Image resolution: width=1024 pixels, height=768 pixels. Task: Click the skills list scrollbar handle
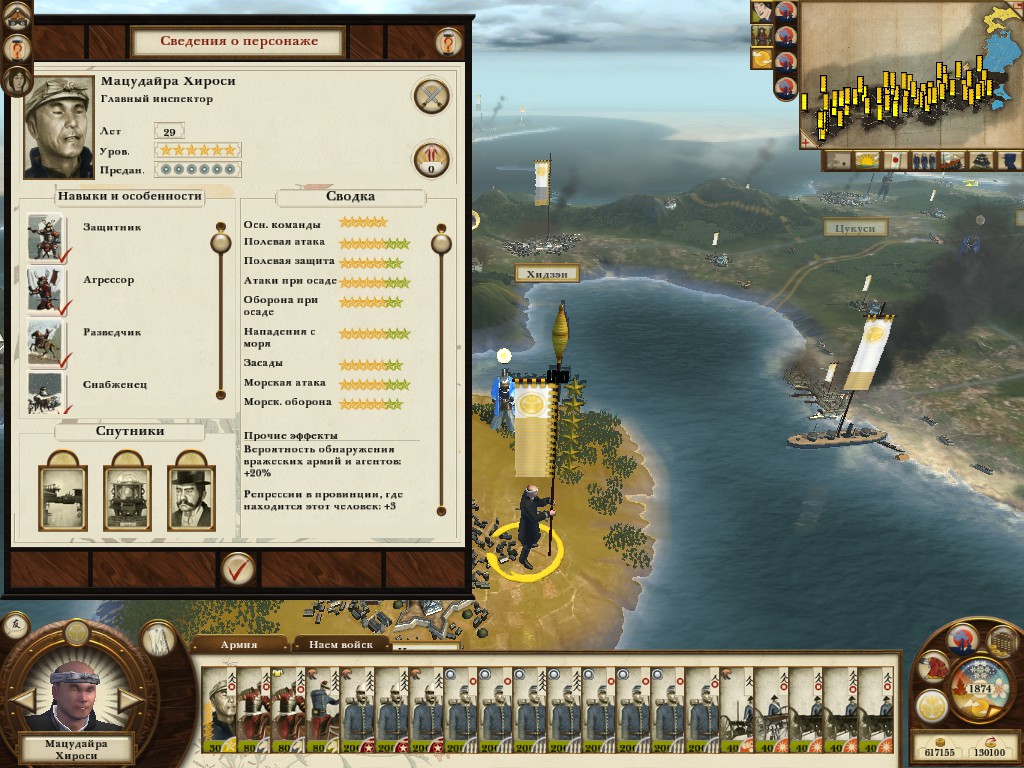click(x=220, y=243)
